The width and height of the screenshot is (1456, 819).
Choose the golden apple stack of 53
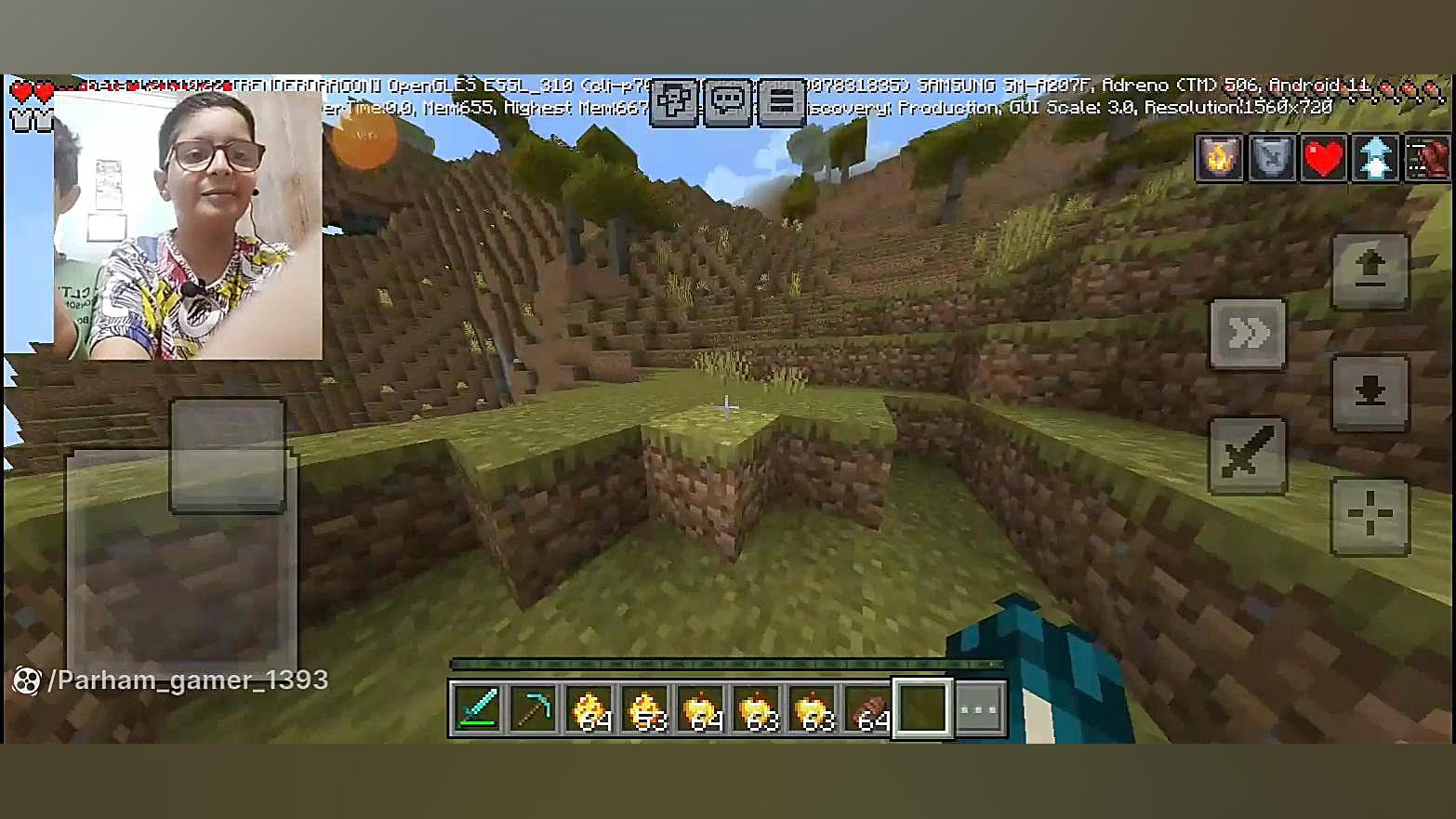point(645,709)
